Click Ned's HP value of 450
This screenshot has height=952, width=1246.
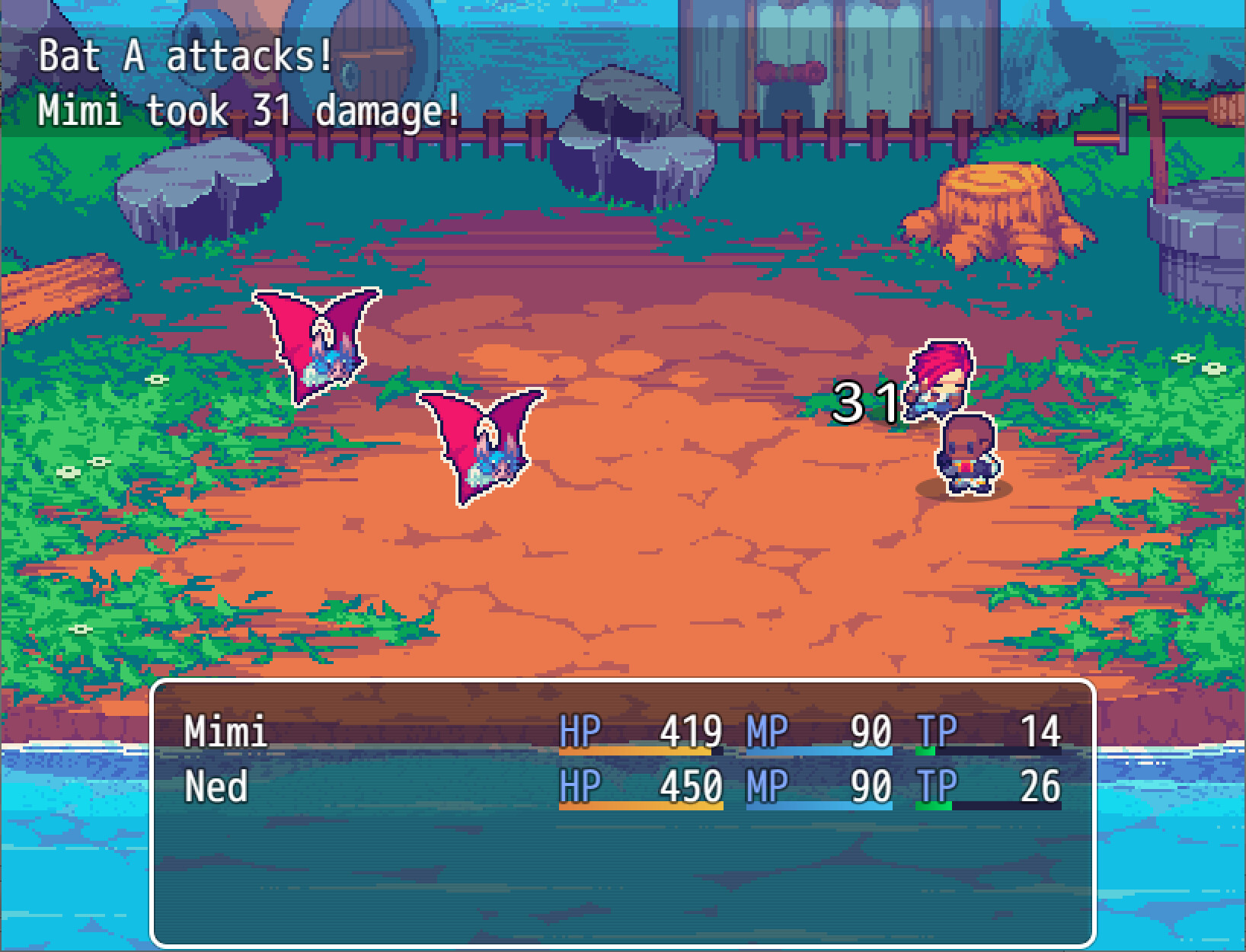[x=689, y=784]
